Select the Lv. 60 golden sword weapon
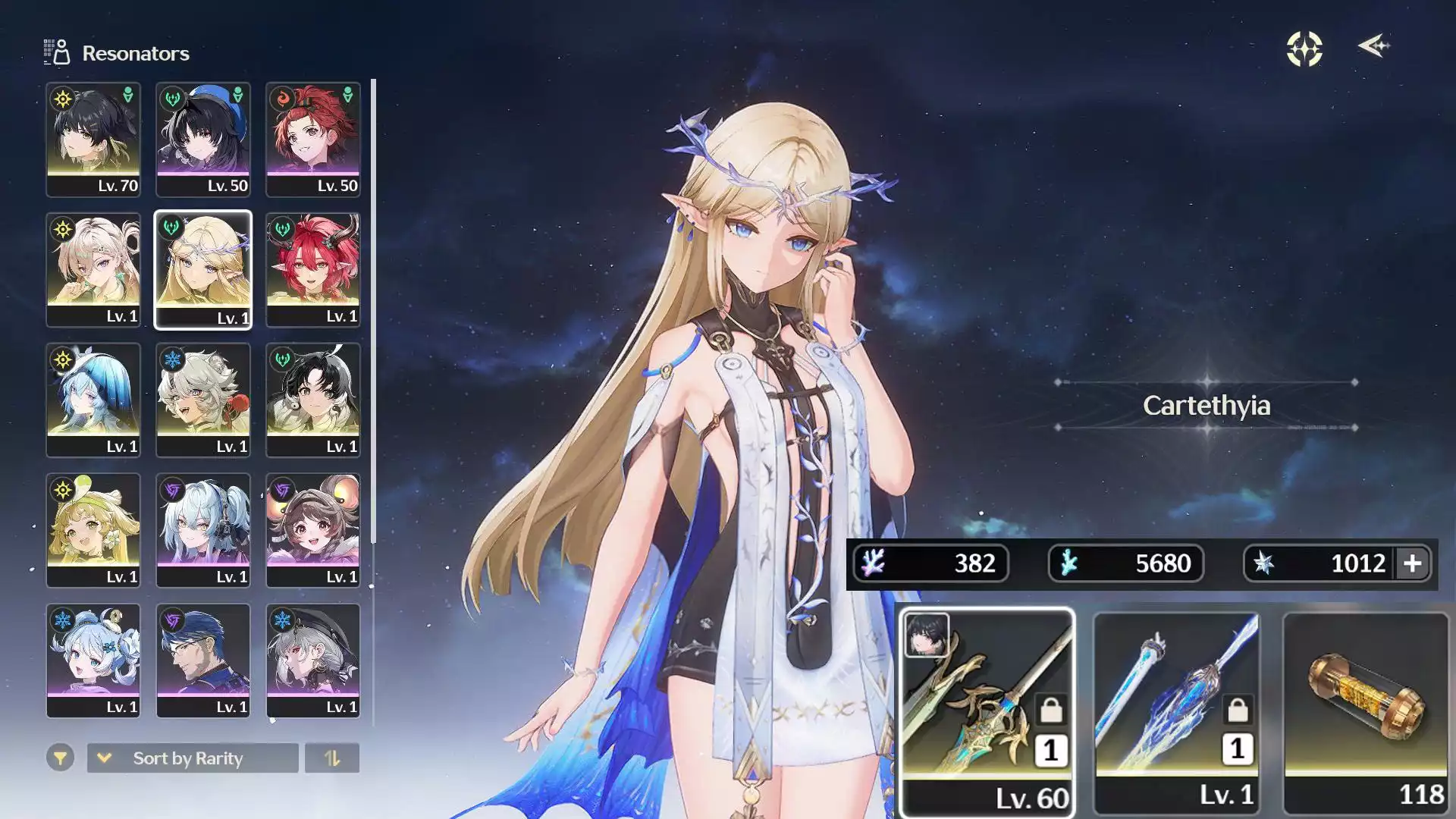Screen dimensions: 1456x819 click(987, 711)
